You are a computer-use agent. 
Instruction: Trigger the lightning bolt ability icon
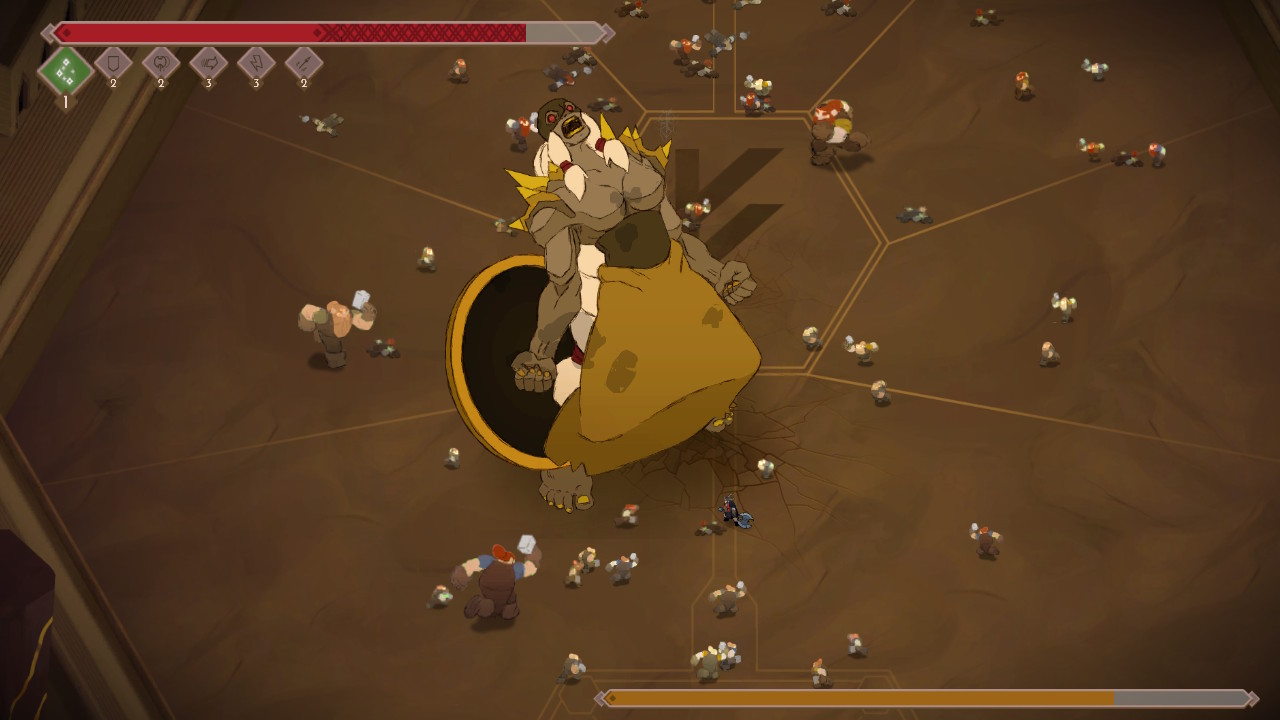click(x=256, y=64)
